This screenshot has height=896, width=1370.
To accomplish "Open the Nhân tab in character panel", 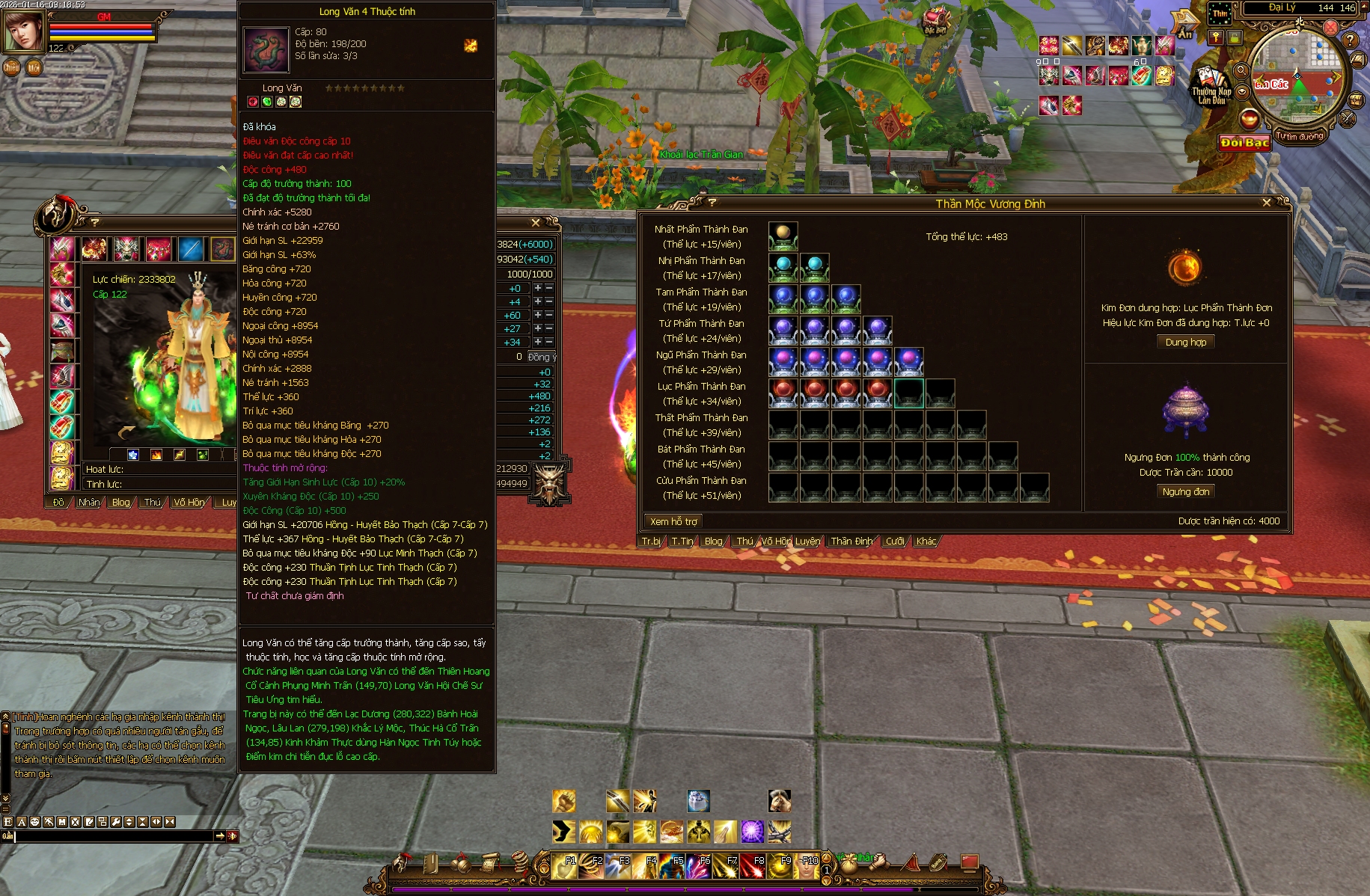I will [89, 502].
